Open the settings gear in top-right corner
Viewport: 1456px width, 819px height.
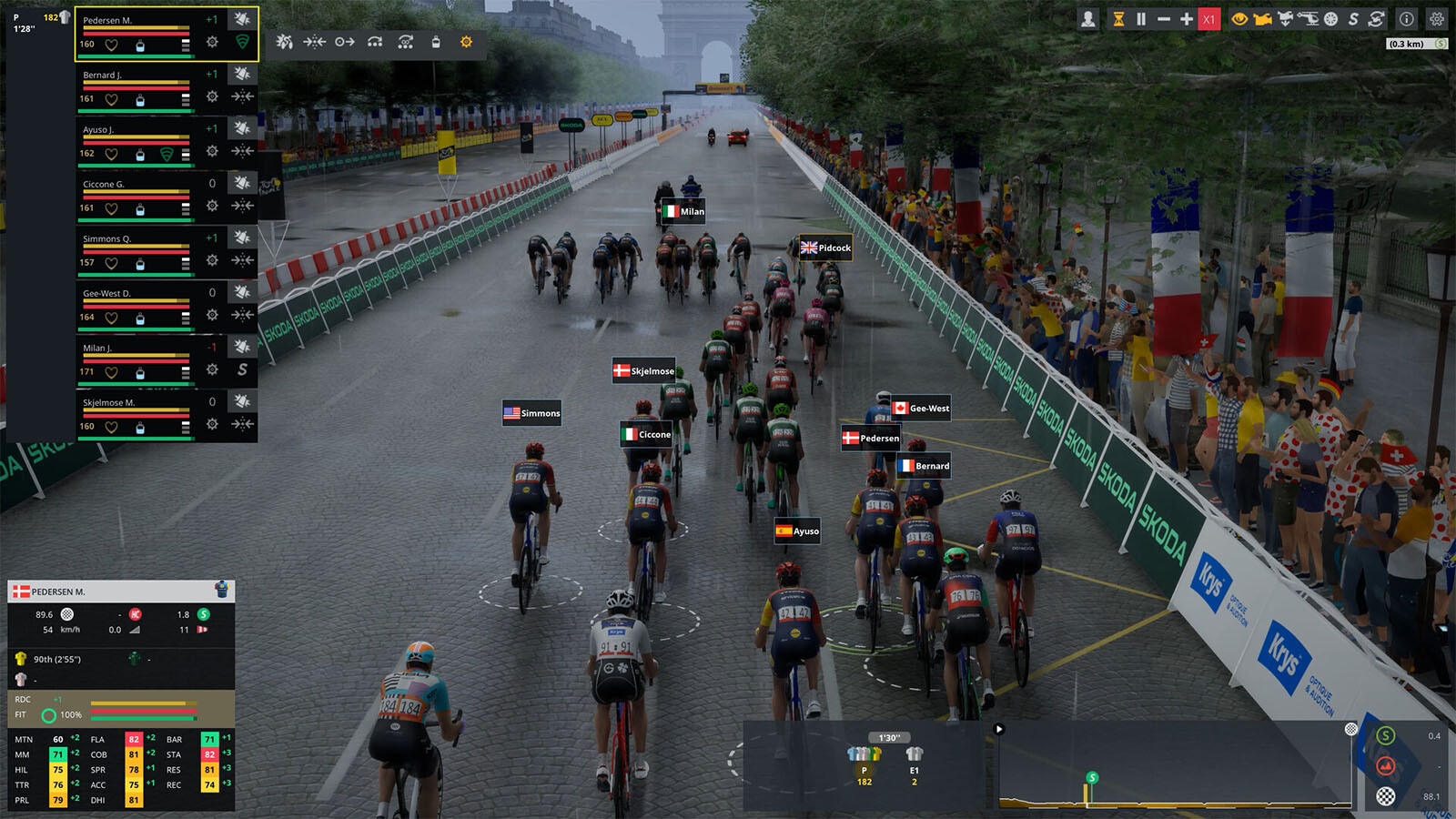1437,19
